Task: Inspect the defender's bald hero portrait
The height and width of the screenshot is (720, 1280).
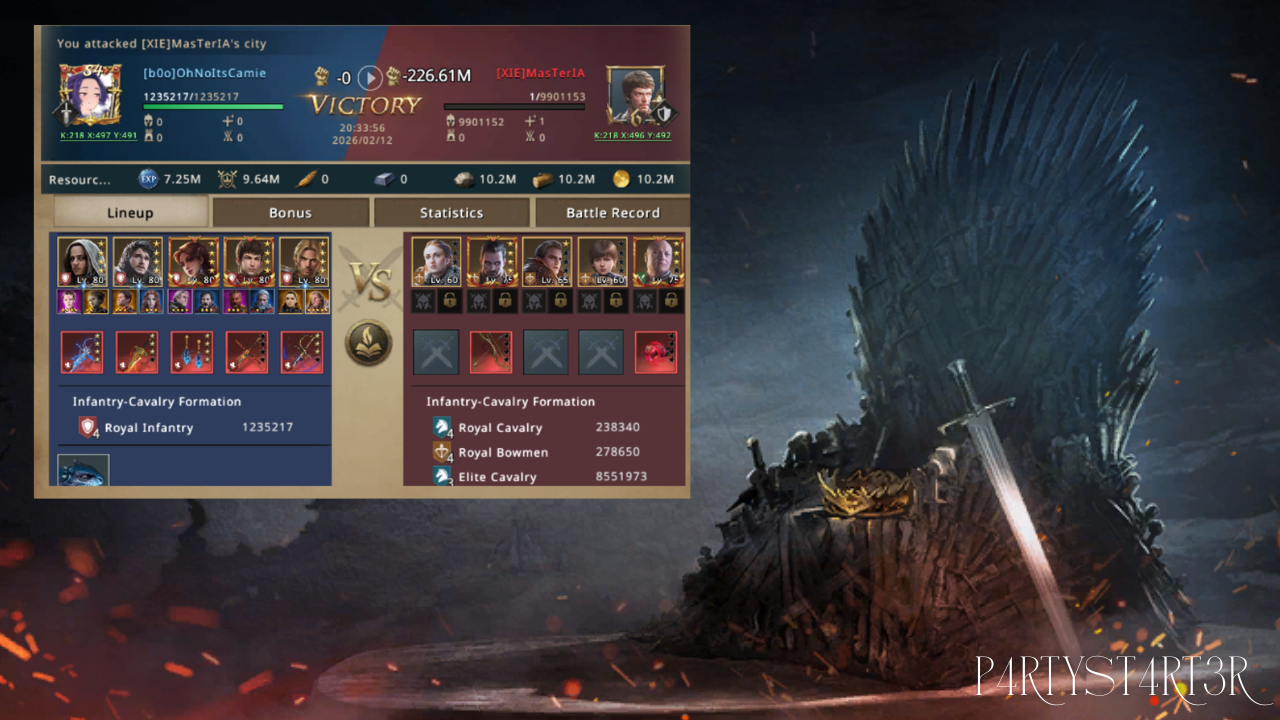Action: 658,262
